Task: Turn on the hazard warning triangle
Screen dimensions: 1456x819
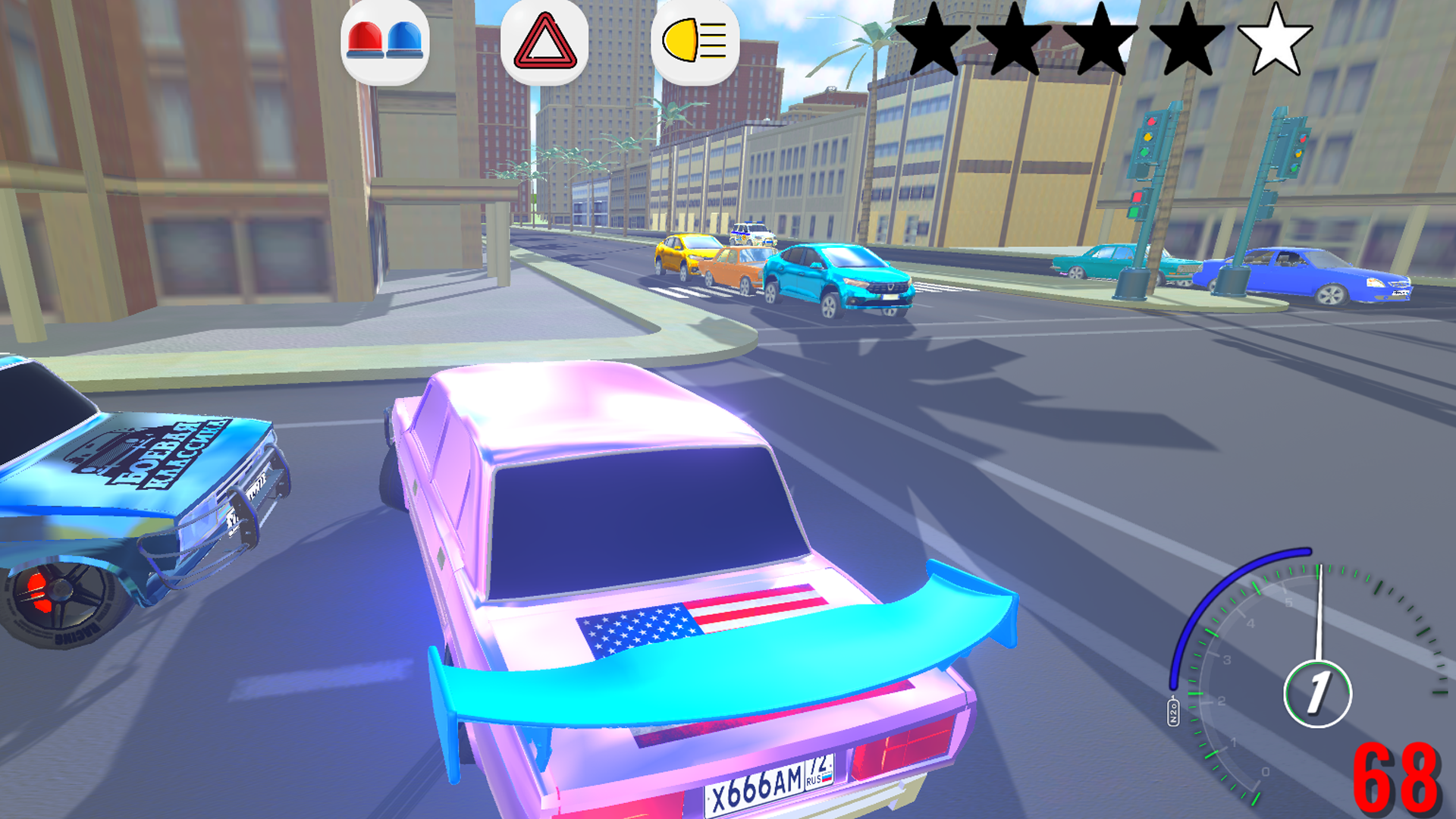Action: coord(543,42)
